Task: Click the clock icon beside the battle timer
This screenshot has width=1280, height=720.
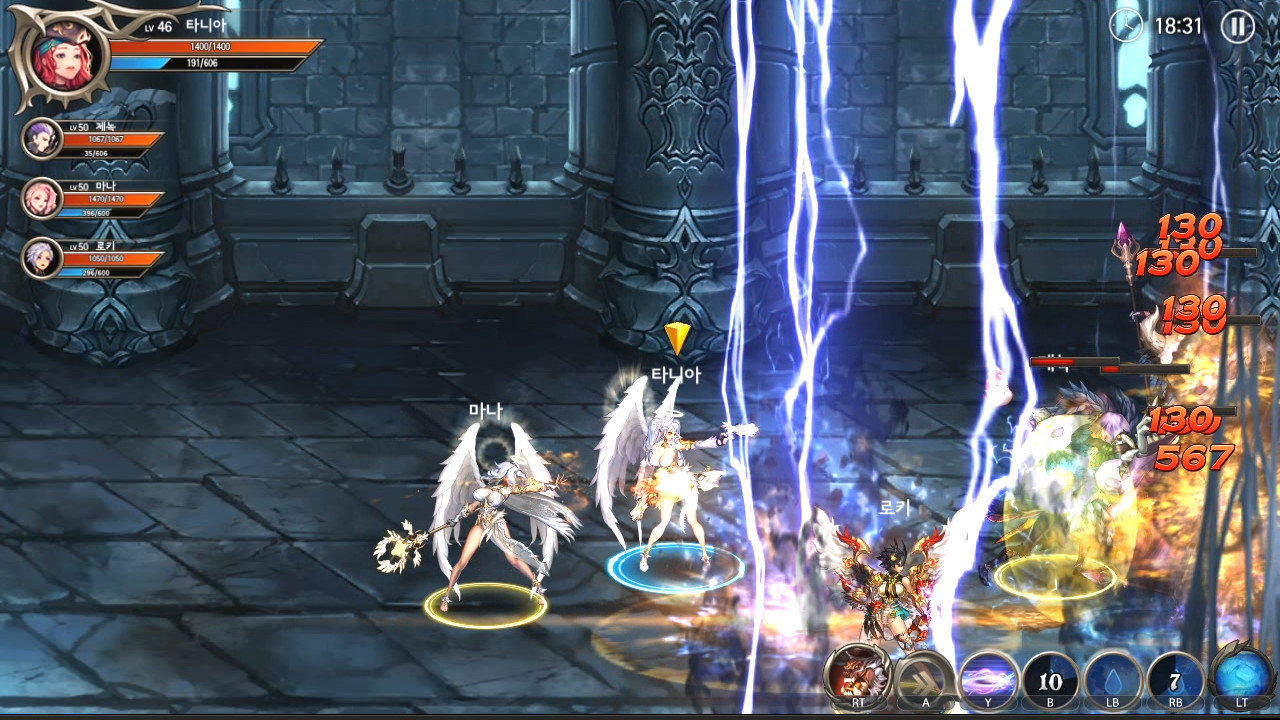Action: [1128, 27]
